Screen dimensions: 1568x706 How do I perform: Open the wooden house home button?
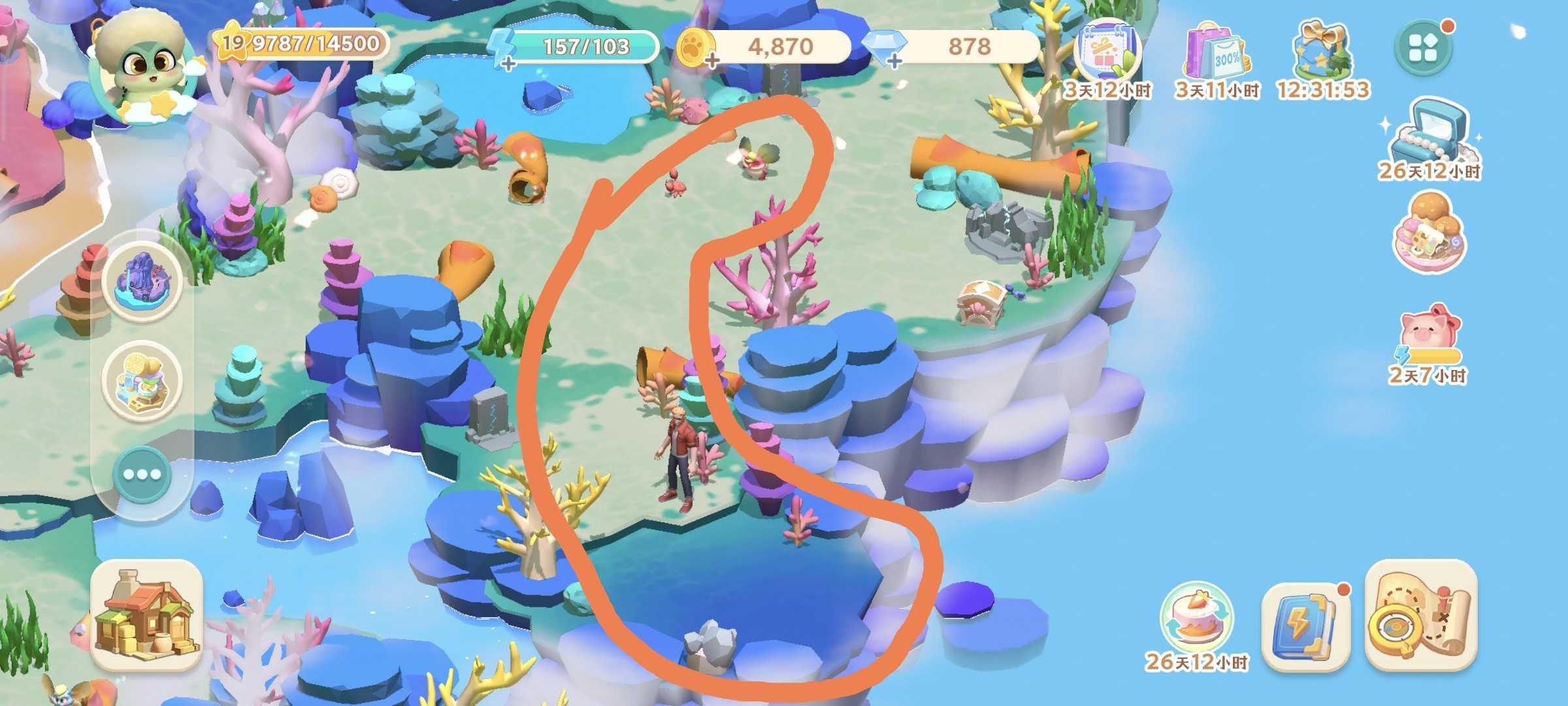pos(146,616)
